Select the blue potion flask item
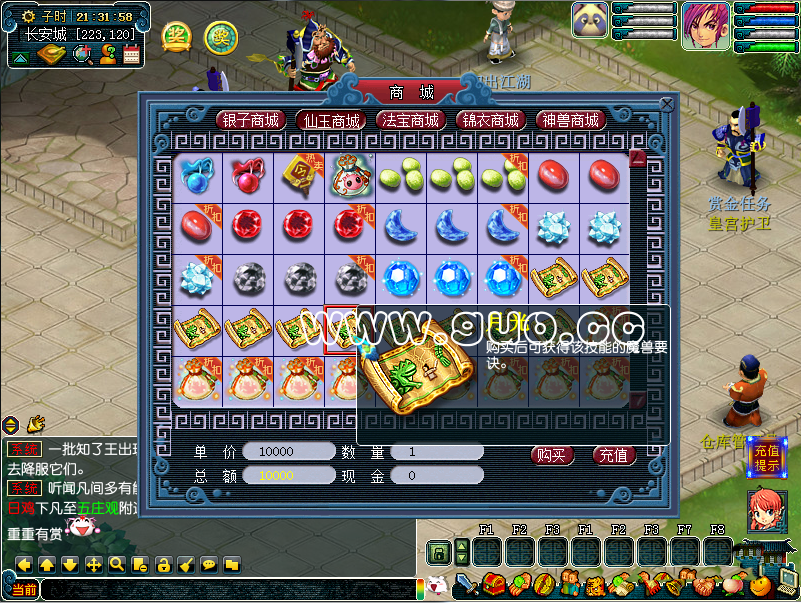This screenshot has width=801, height=603. (x=194, y=174)
